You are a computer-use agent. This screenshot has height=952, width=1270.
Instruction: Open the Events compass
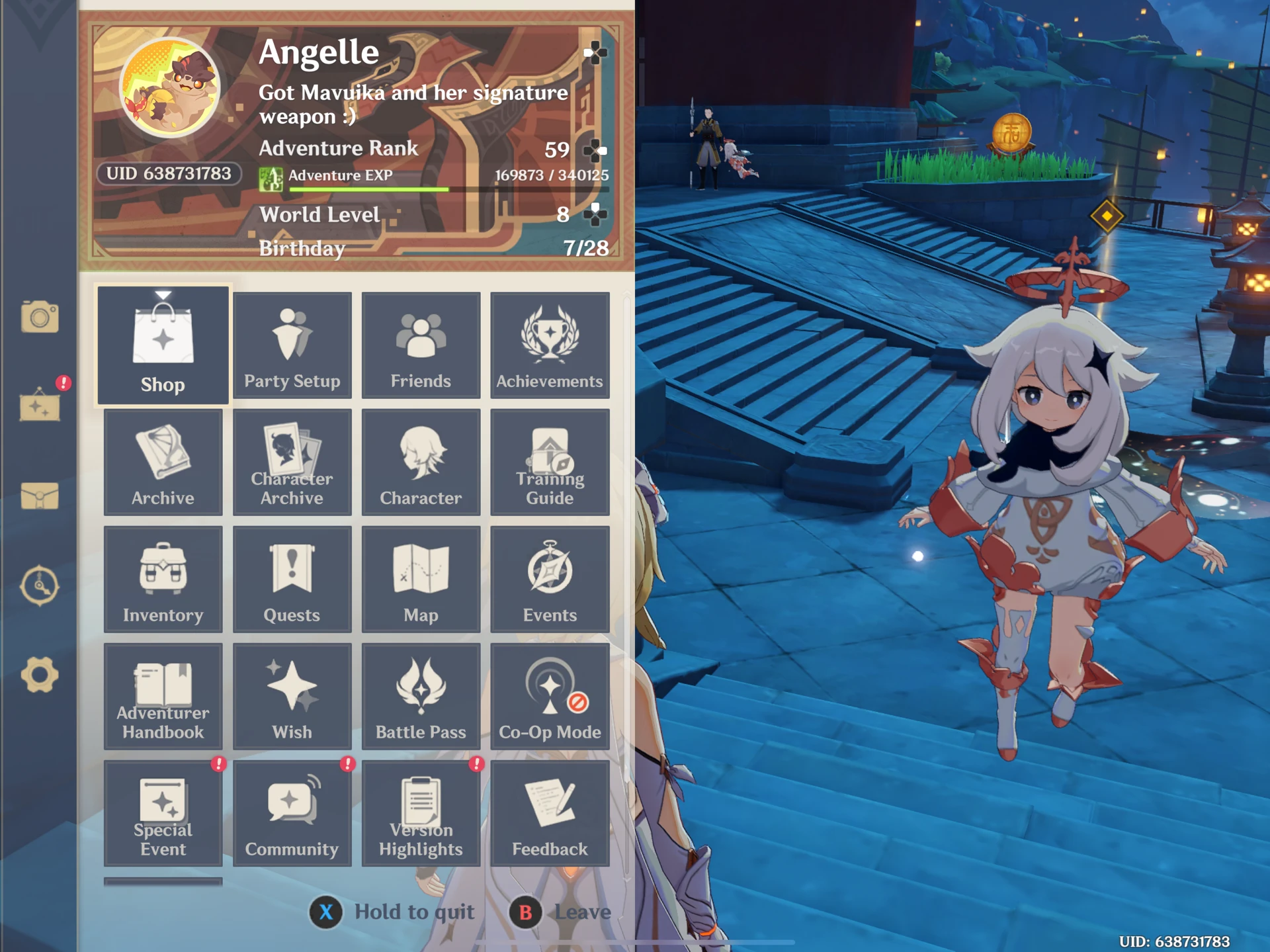(550, 579)
